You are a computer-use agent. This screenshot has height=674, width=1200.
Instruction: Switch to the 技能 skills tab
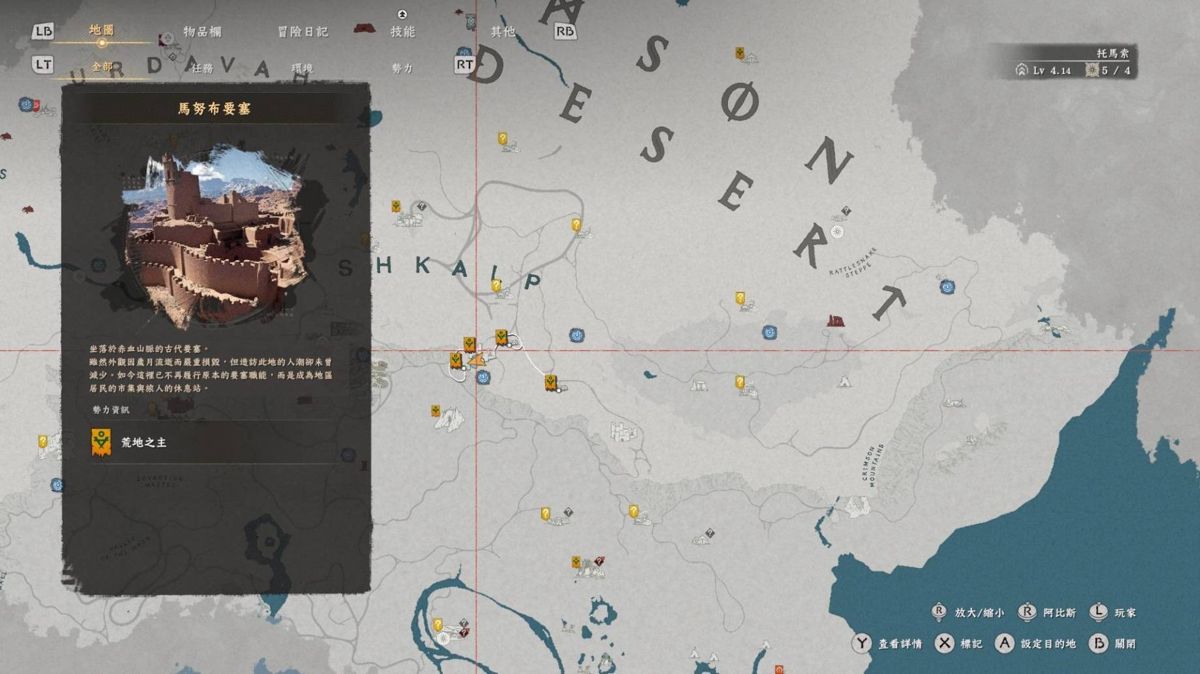click(x=402, y=31)
